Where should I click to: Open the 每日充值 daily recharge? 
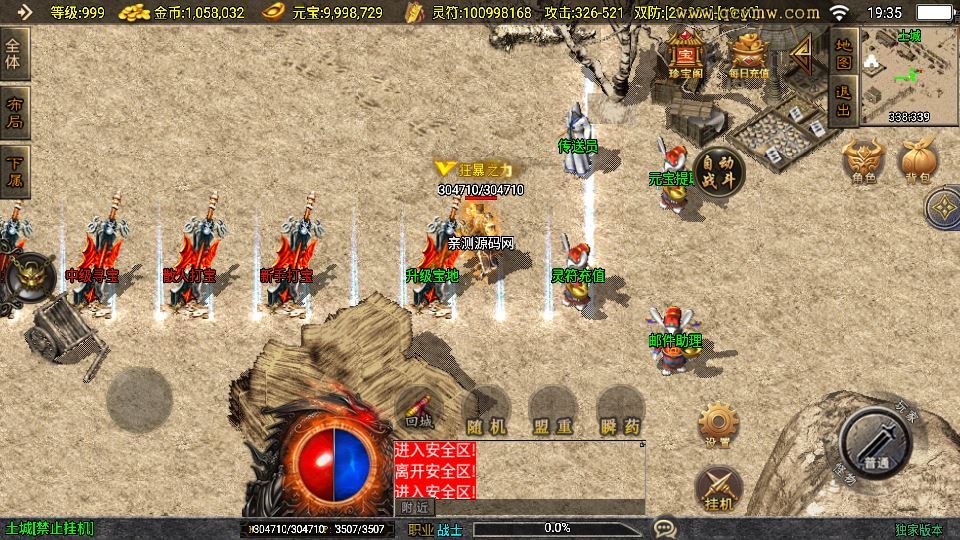click(x=749, y=55)
